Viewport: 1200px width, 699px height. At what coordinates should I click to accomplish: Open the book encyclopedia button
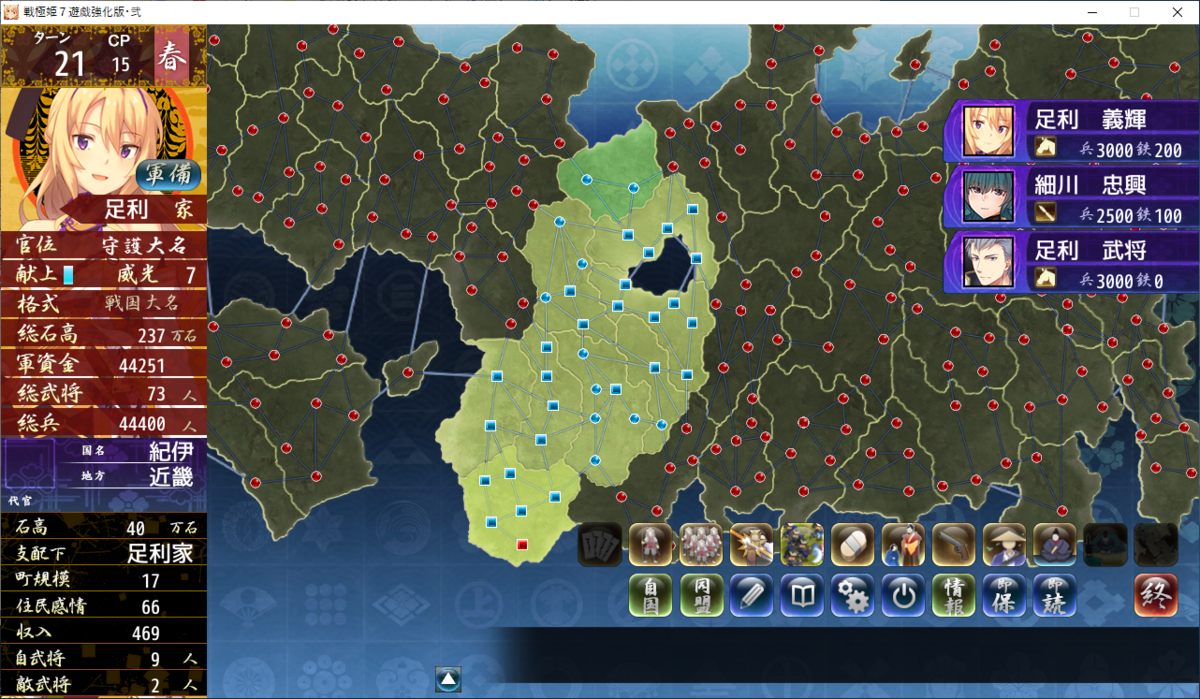tap(802, 596)
